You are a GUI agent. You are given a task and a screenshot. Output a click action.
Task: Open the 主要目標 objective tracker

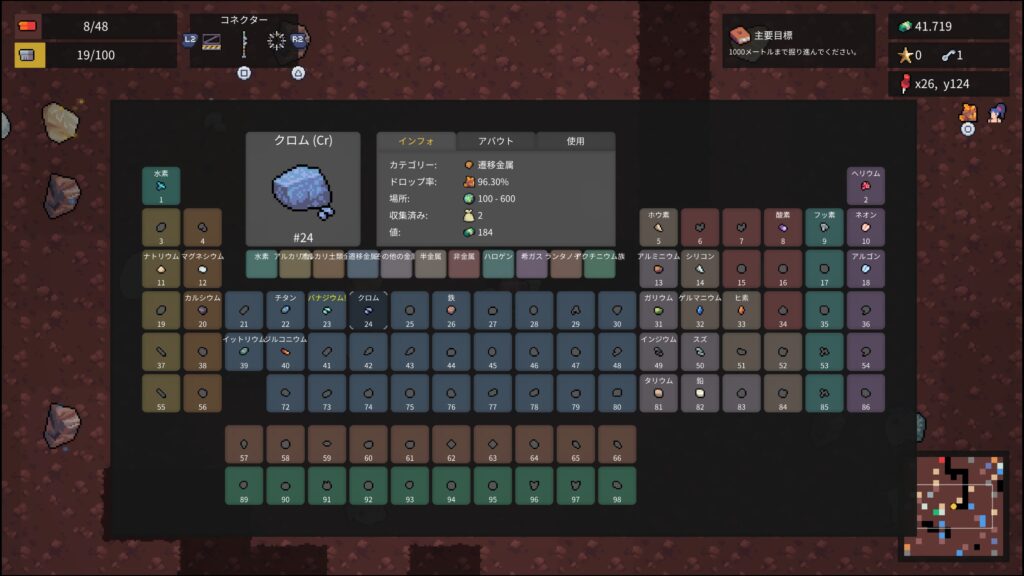pos(798,41)
